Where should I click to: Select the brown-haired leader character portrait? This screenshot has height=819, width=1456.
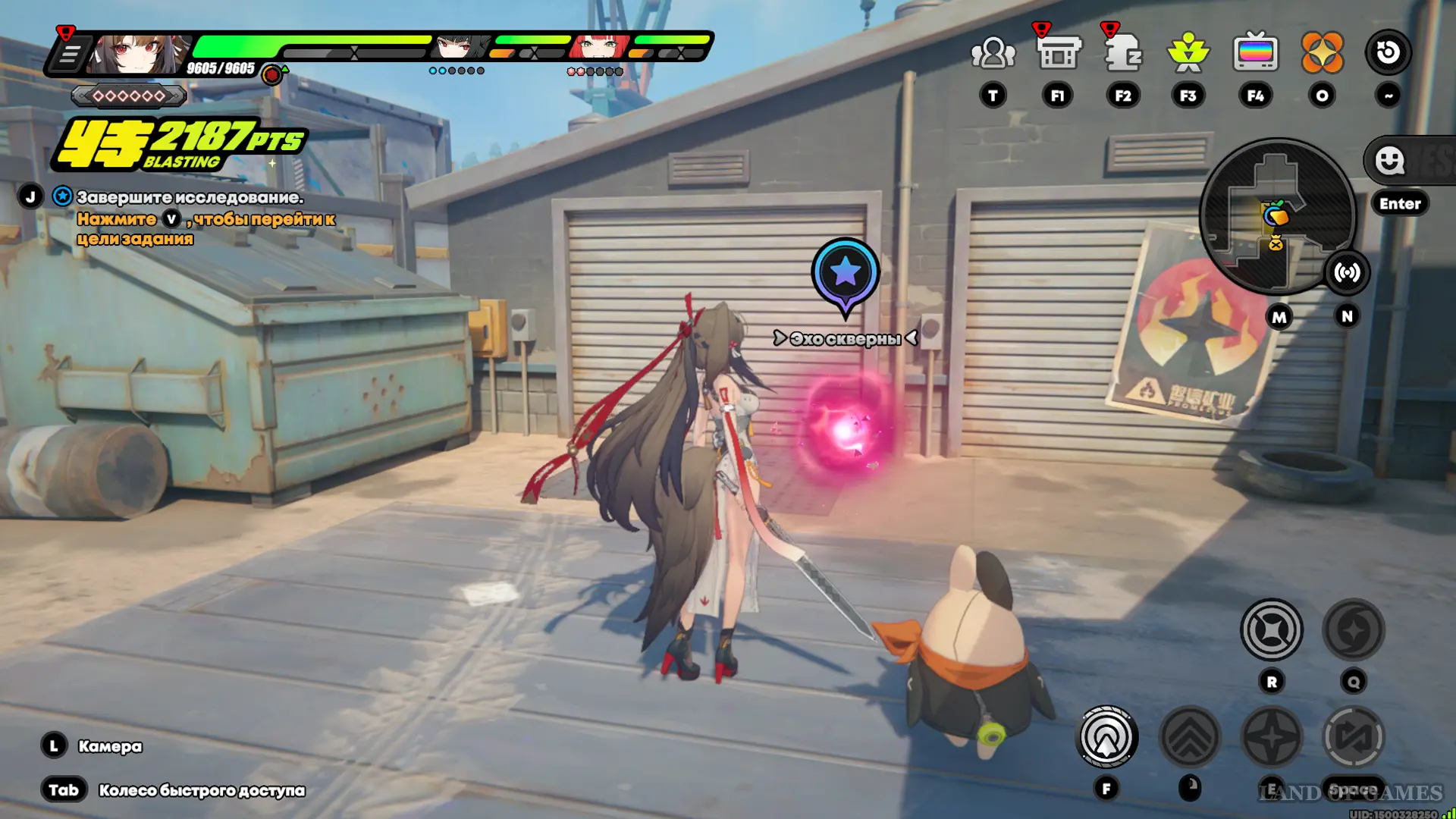[x=138, y=52]
